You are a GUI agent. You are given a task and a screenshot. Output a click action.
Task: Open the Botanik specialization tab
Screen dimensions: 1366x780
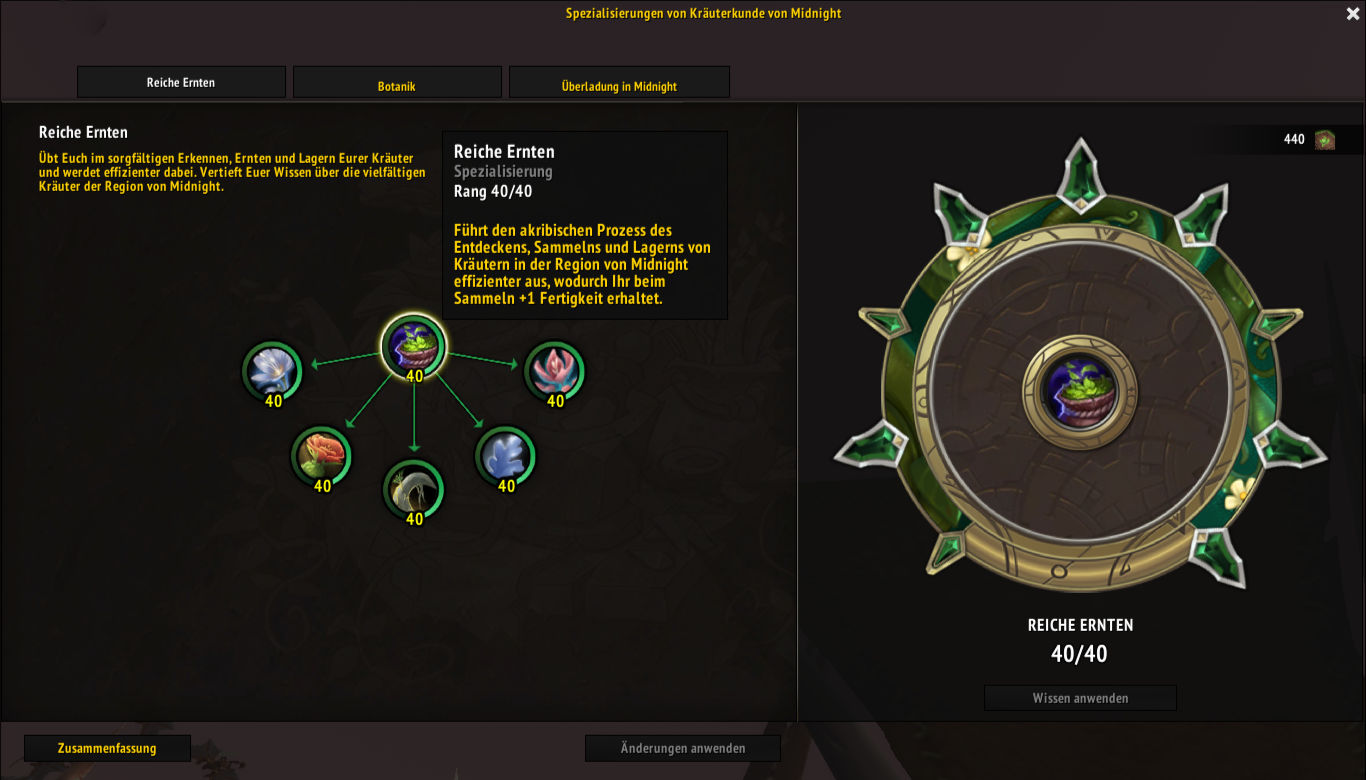coord(397,83)
